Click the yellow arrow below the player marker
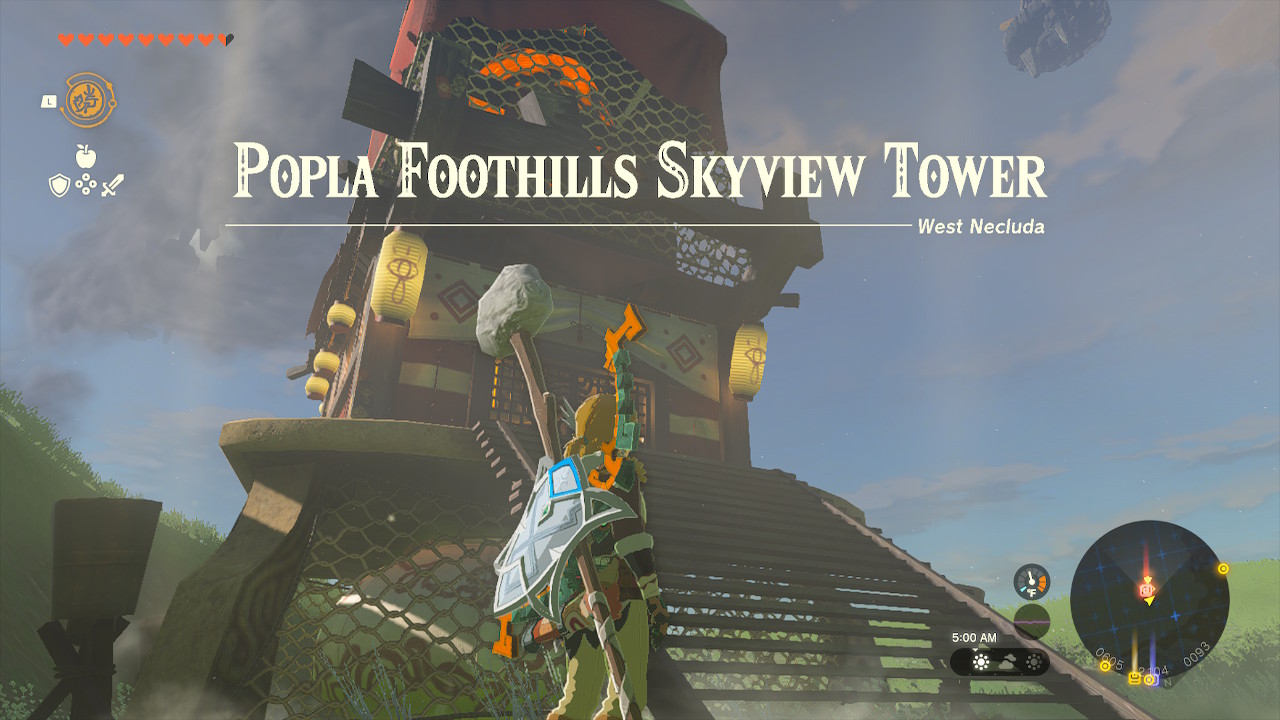The width and height of the screenshot is (1280, 720). (x=1150, y=601)
